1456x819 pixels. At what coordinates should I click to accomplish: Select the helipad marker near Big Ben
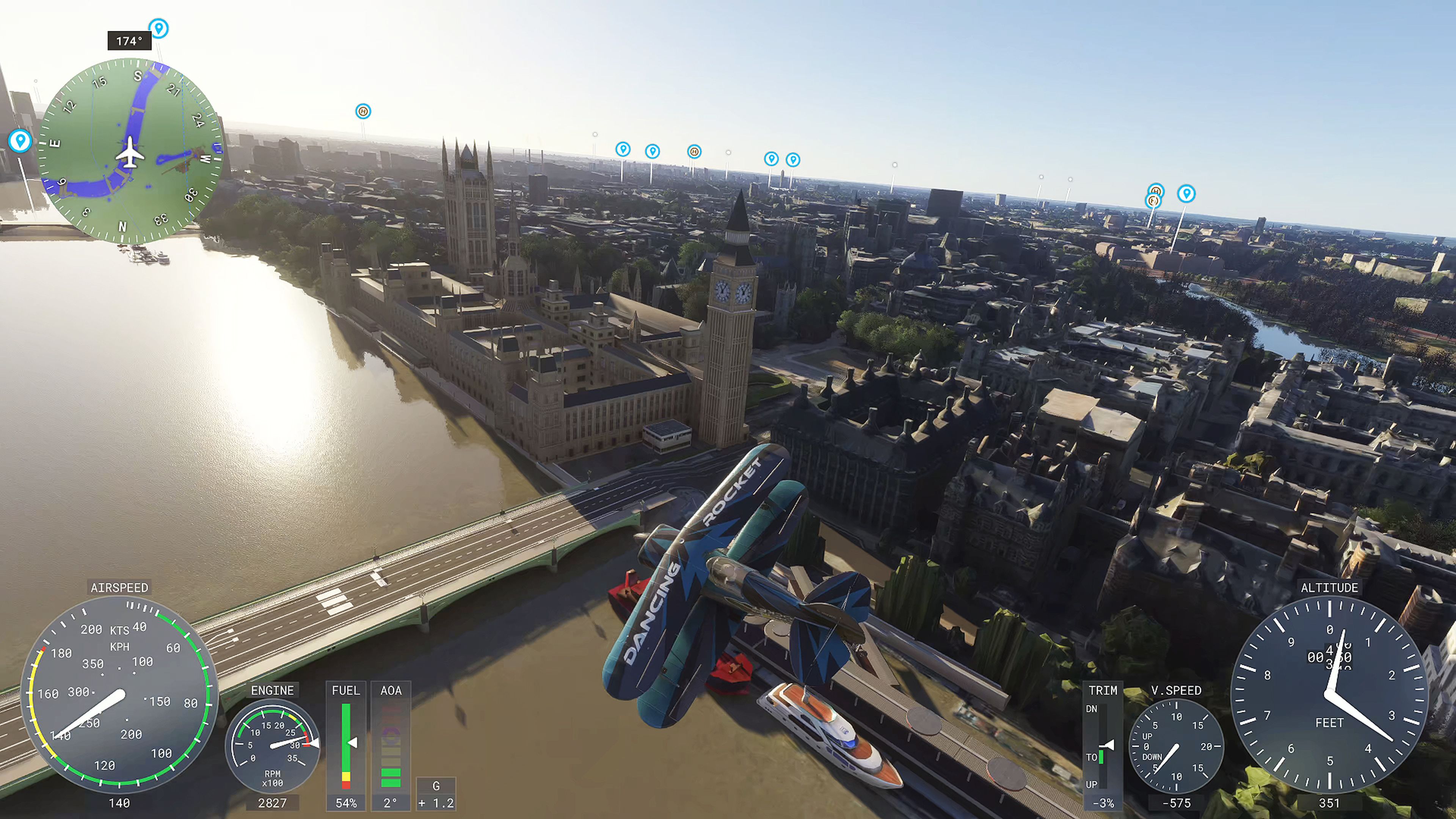pos(694,152)
